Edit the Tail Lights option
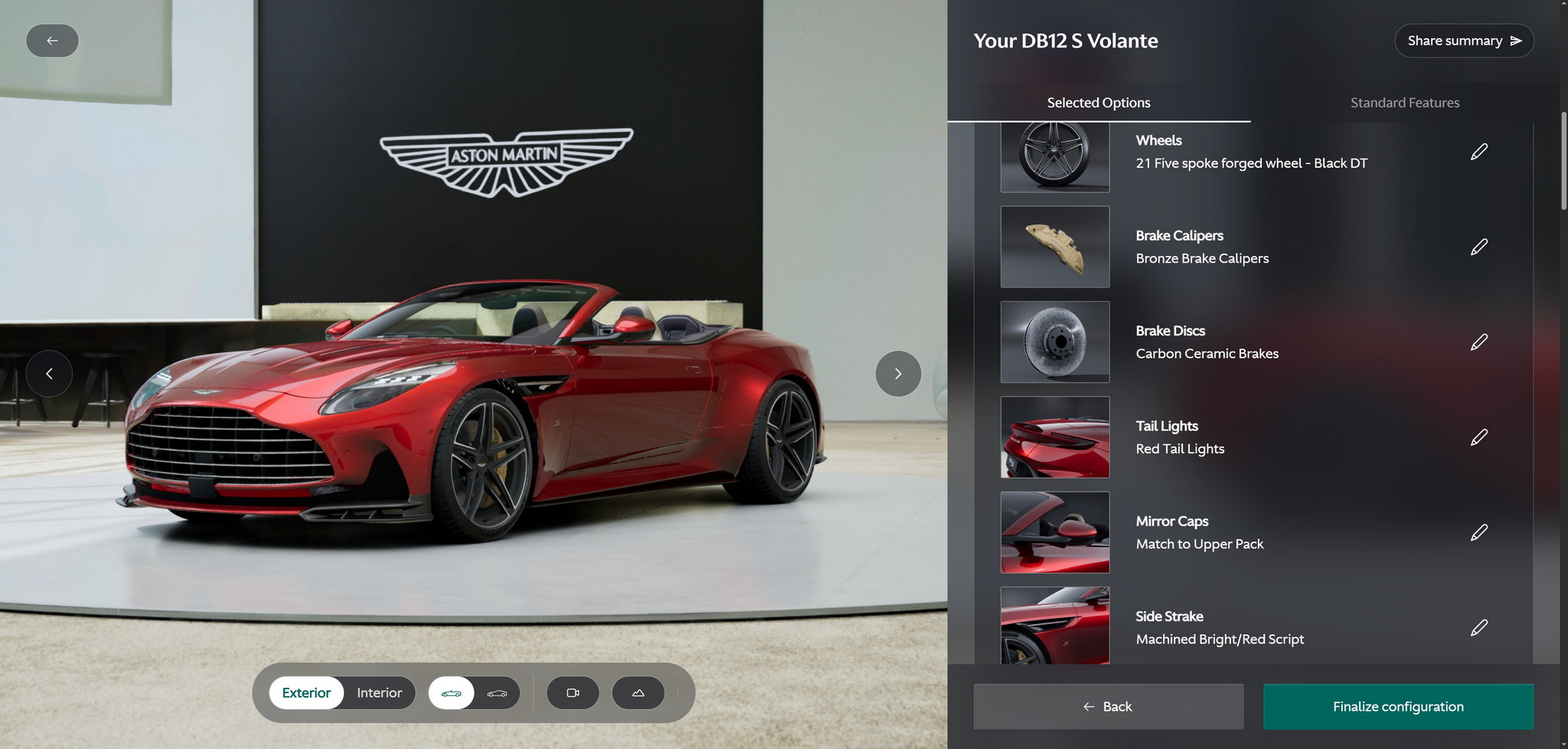Screen dimensions: 1568x749 tap(1478, 437)
